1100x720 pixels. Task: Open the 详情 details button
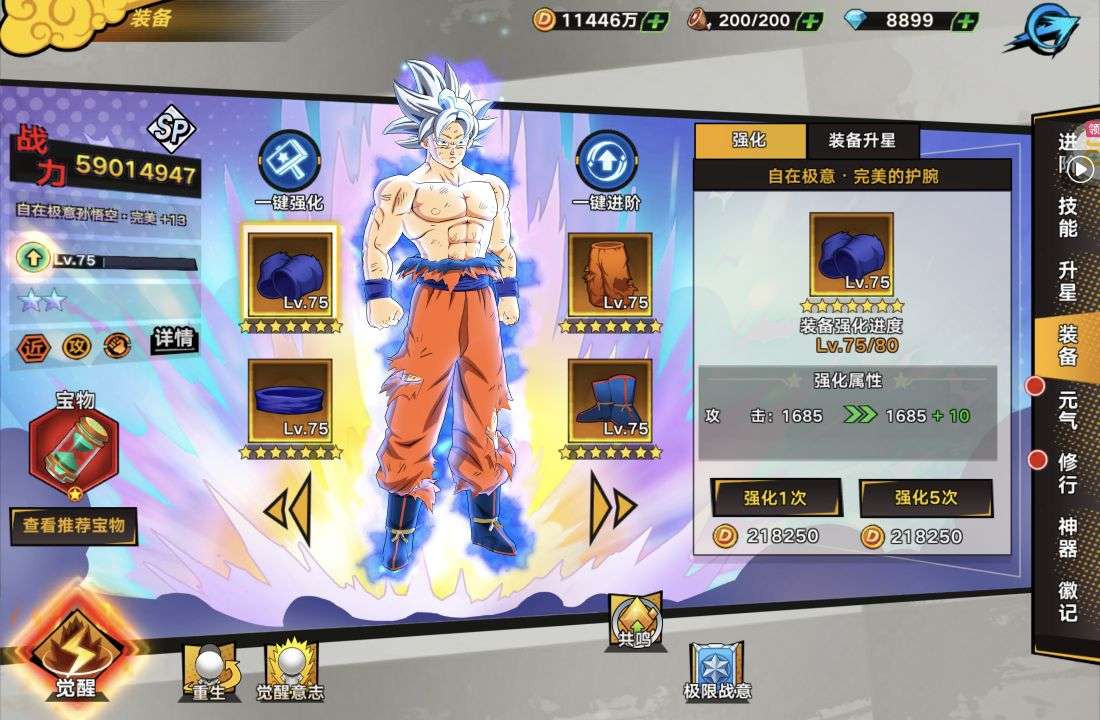coord(173,339)
